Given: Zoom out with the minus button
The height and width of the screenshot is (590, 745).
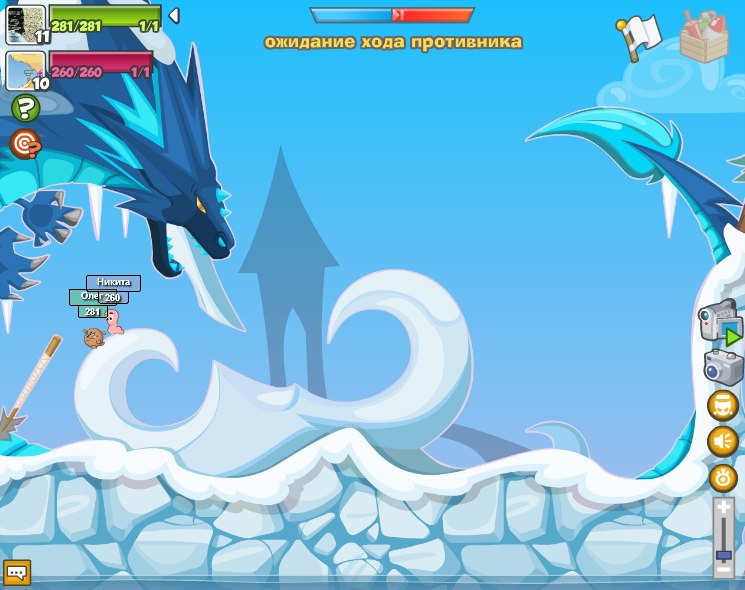Looking at the screenshot, I should pos(723,570).
